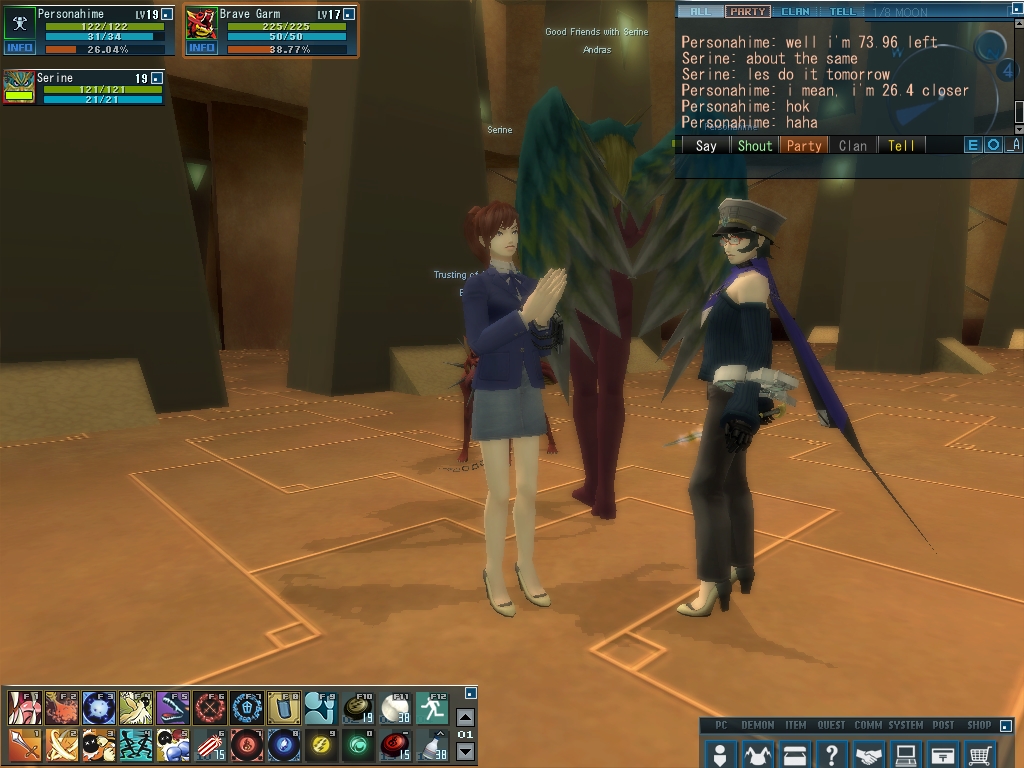1024x768 pixels.
Task: Use the sword skill in slot 1
Action: point(24,744)
